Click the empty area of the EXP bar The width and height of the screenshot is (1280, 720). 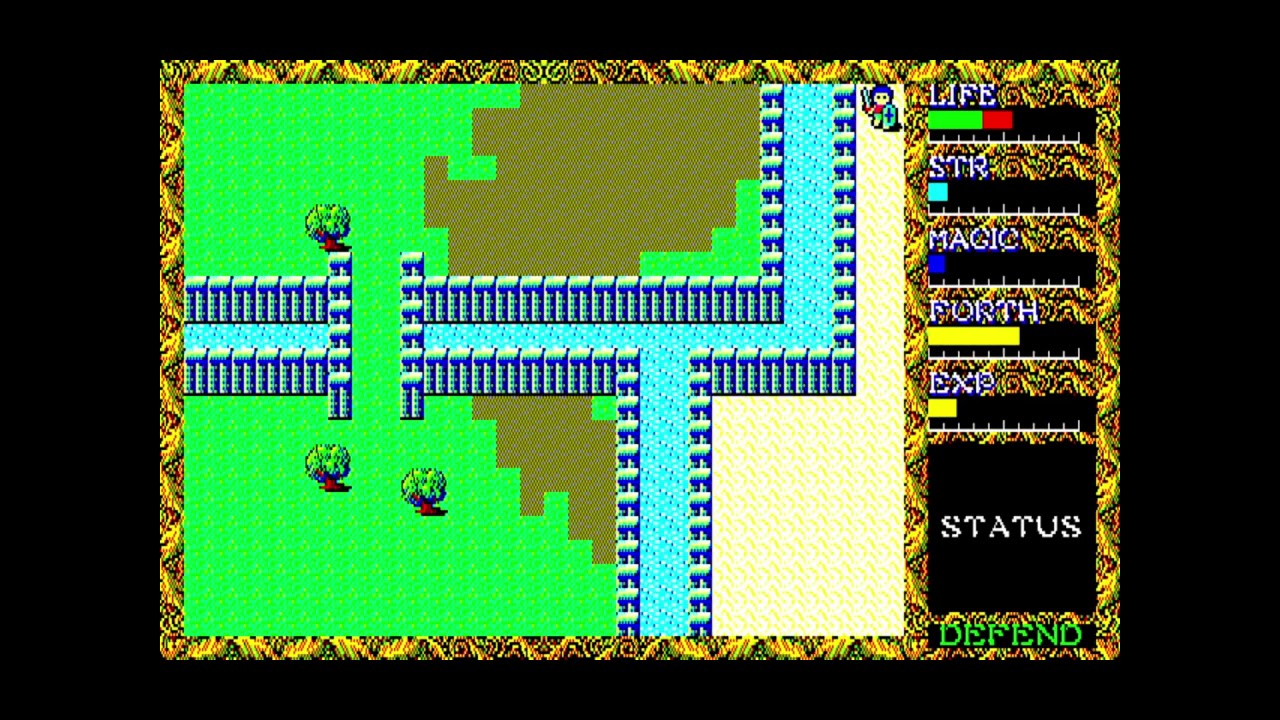click(1020, 407)
